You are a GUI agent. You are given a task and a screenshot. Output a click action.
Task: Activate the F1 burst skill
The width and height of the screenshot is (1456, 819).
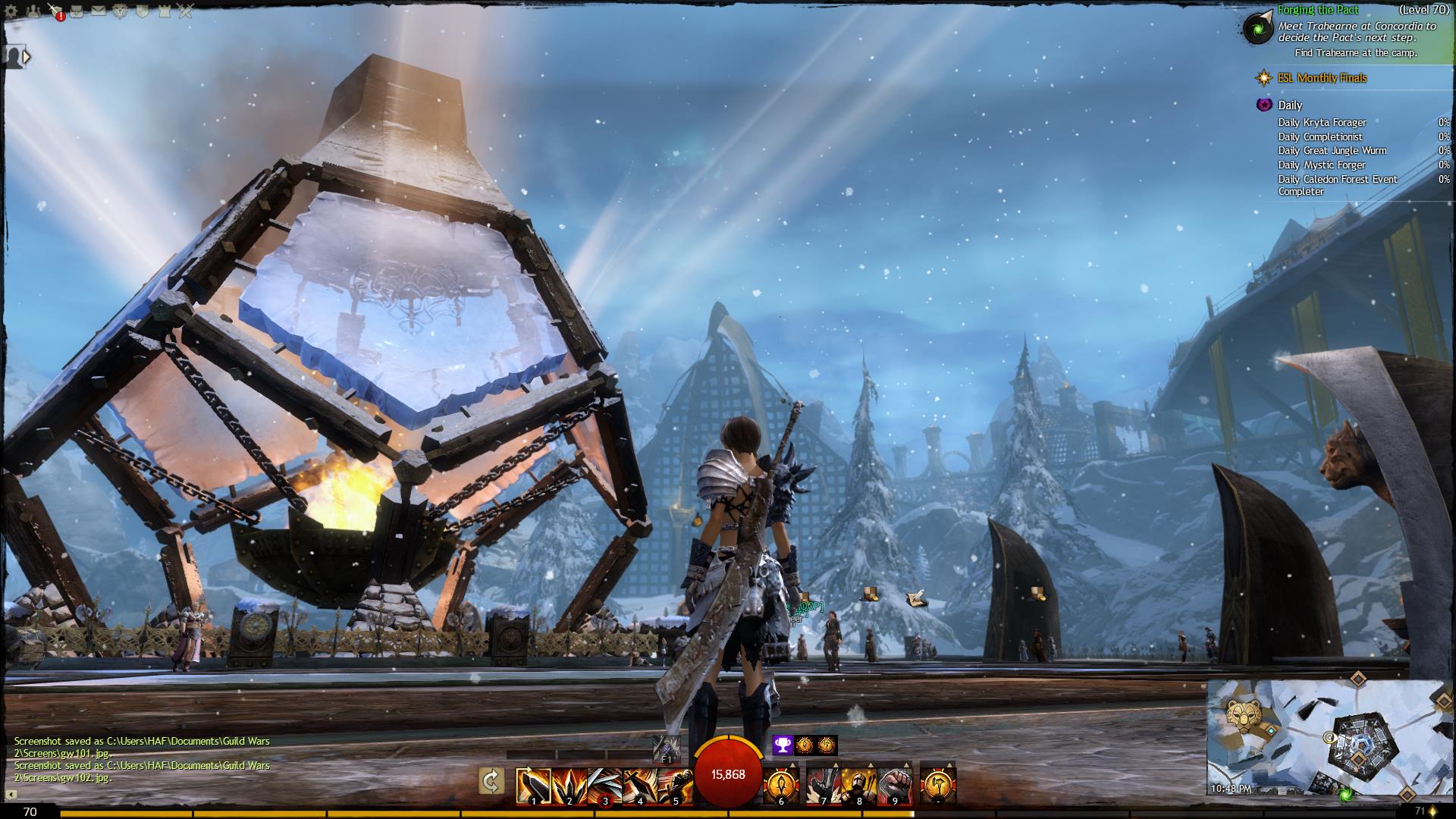tap(667, 748)
